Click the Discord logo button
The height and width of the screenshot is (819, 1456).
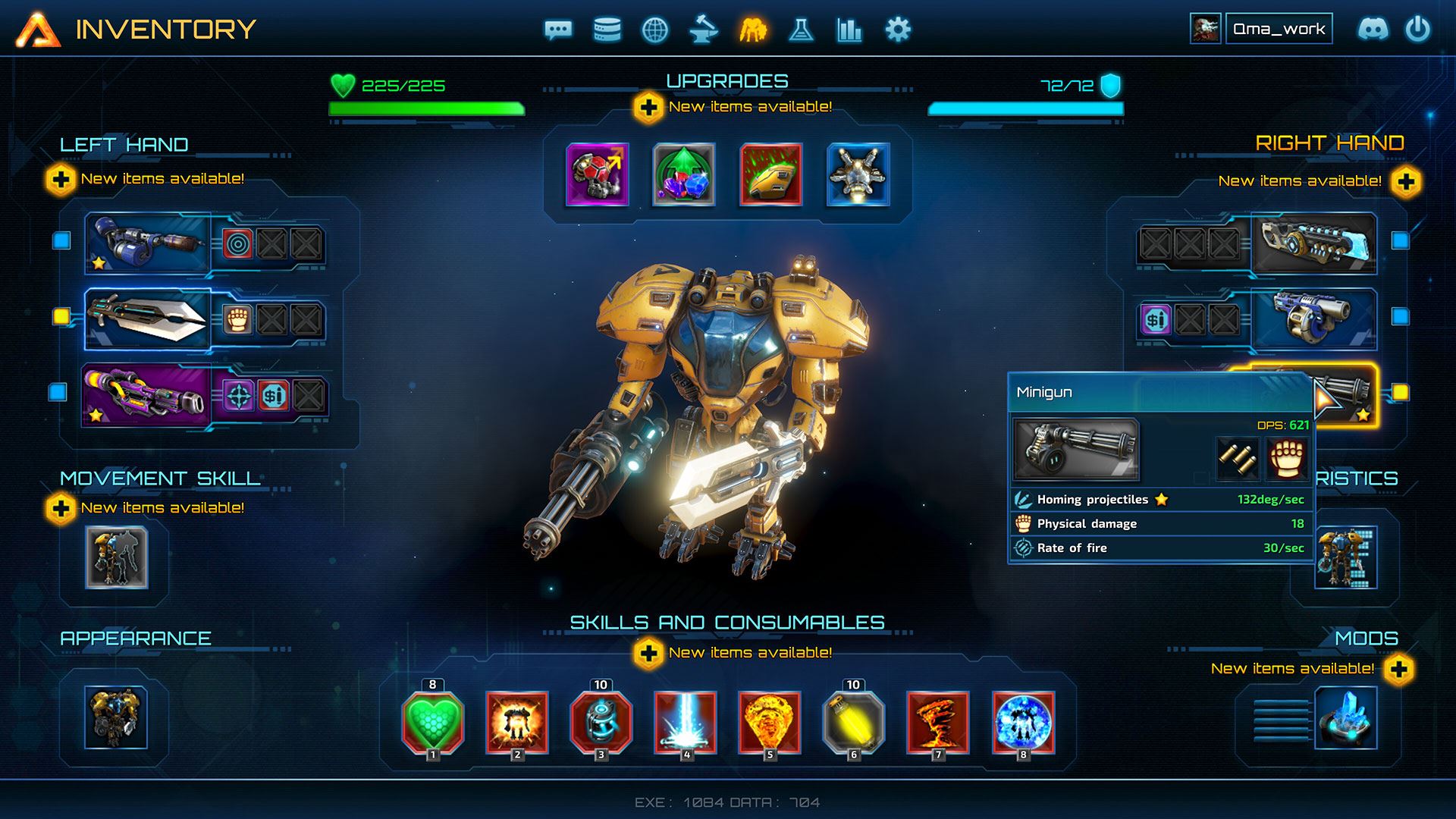(x=1373, y=30)
